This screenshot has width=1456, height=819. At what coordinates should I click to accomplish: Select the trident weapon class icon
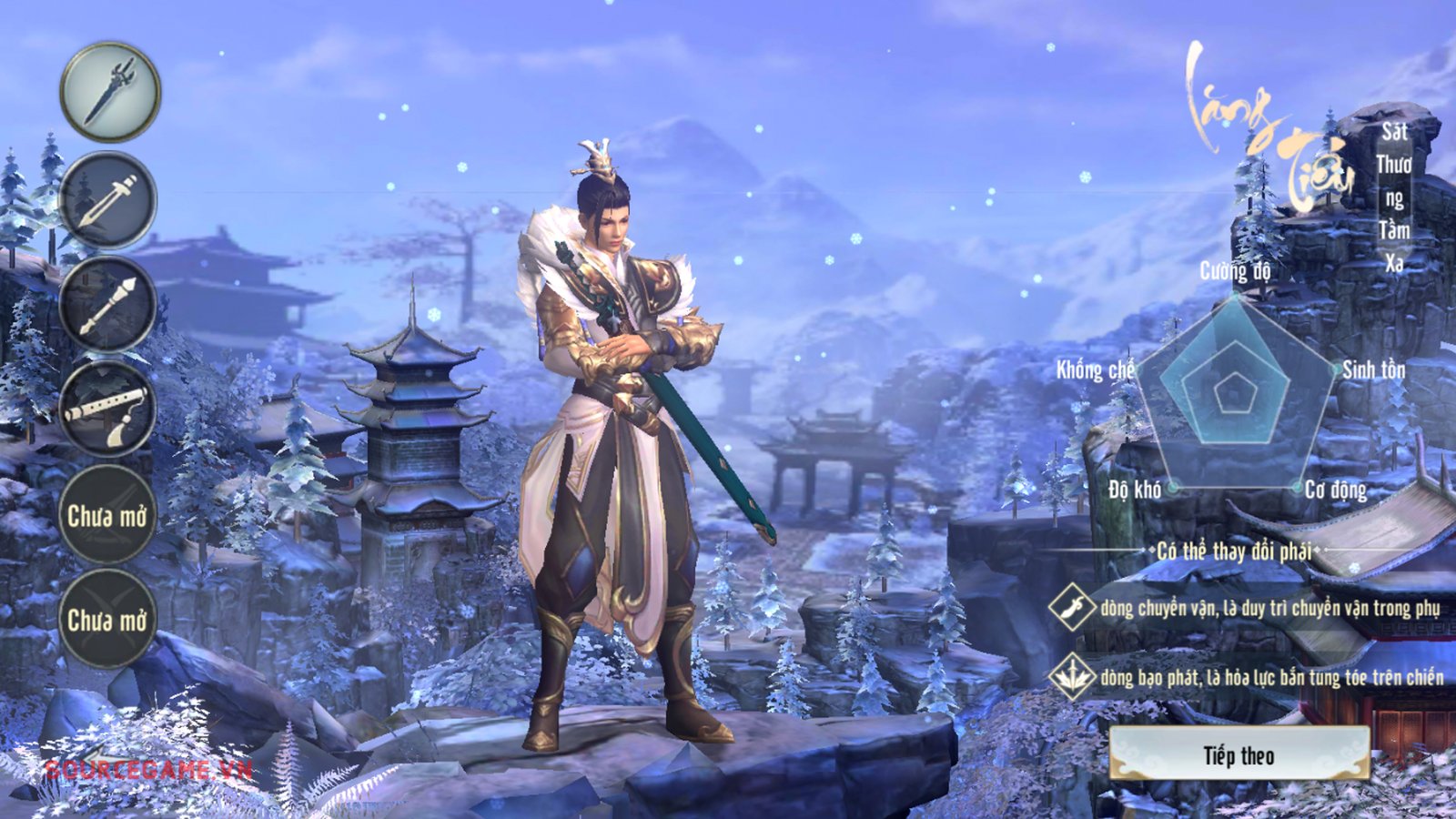[110, 92]
